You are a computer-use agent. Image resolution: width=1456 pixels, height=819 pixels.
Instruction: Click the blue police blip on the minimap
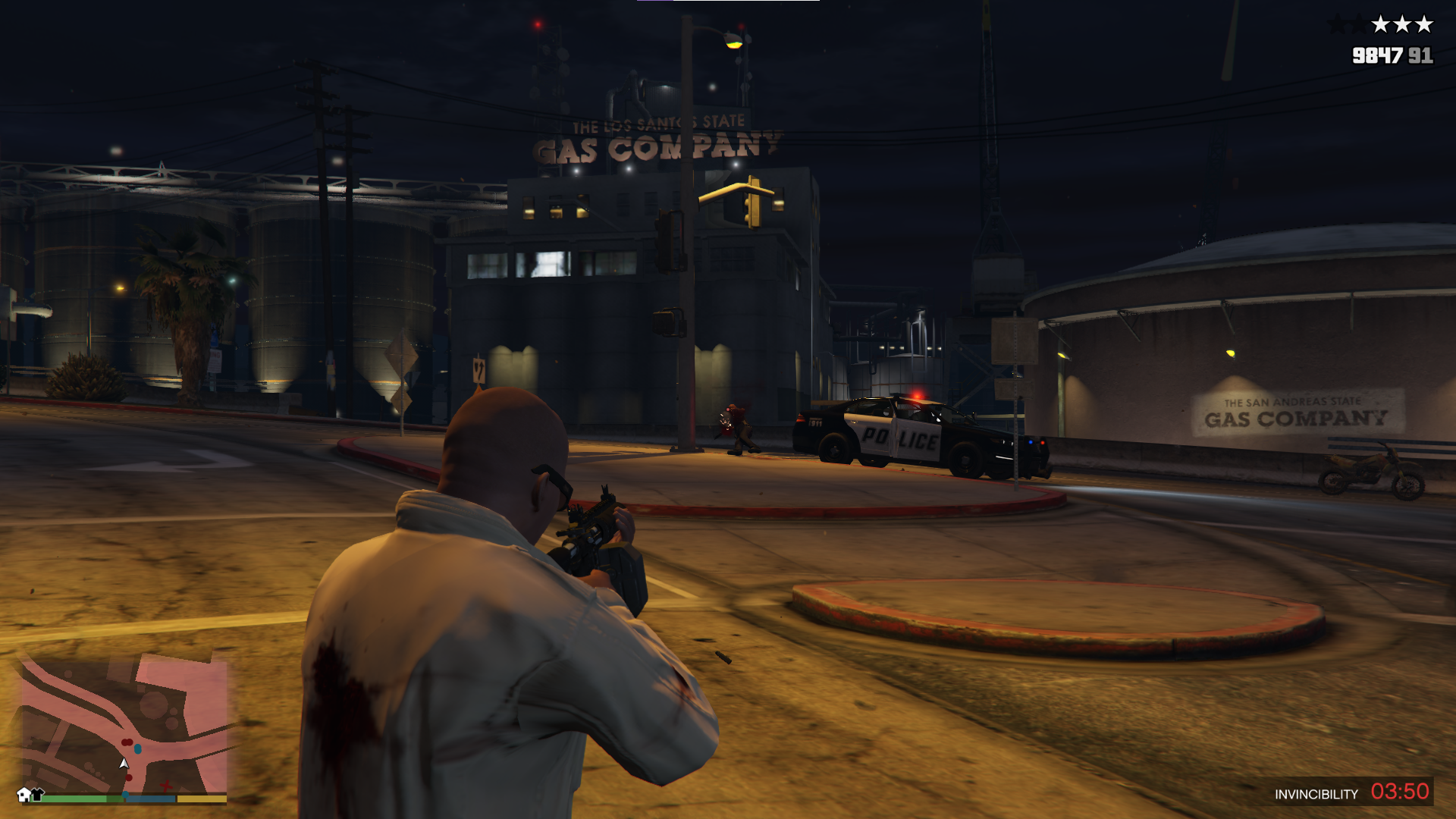137,748
